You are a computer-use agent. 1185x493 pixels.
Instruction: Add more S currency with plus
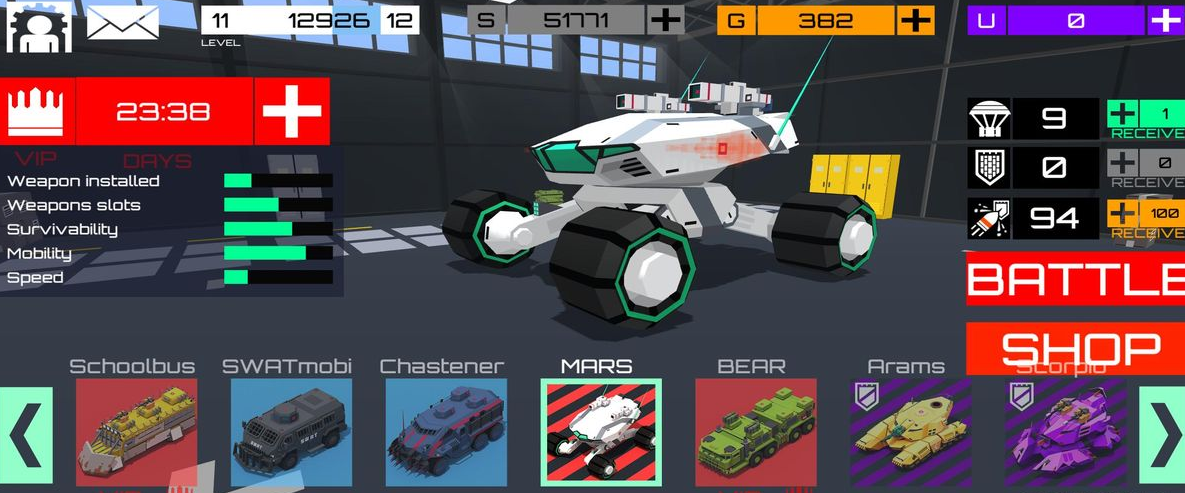pos(665,20)
